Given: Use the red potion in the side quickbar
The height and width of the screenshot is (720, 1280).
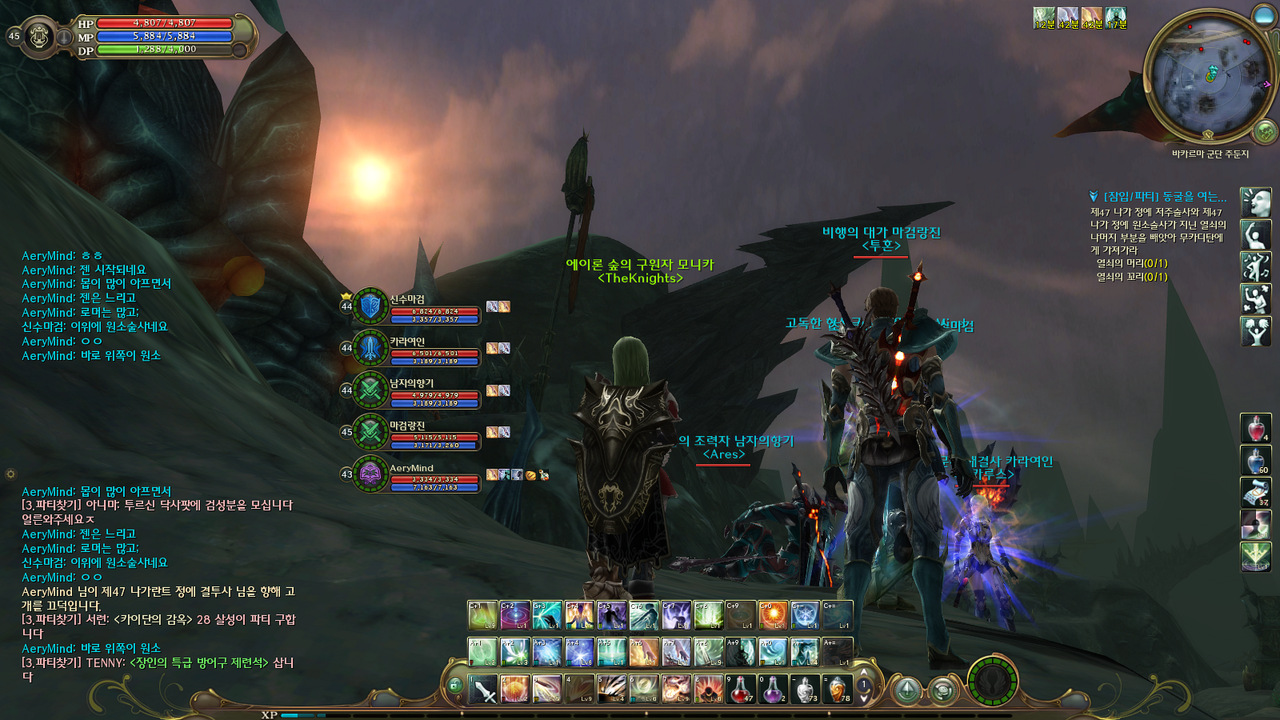Looking at the screenshot, I should pos(1256,428).
